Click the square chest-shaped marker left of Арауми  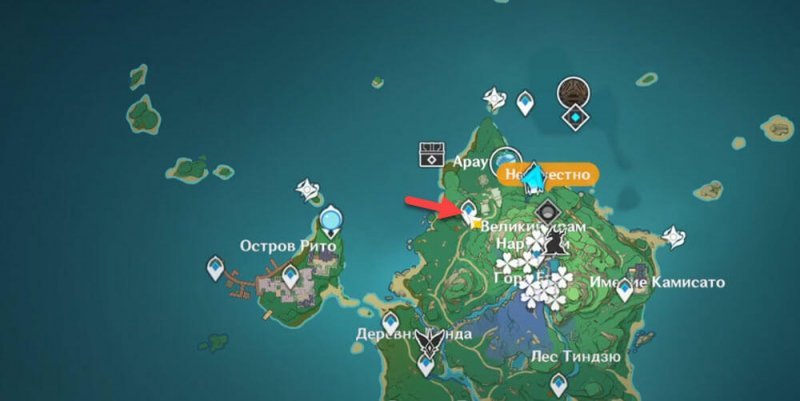431,153
